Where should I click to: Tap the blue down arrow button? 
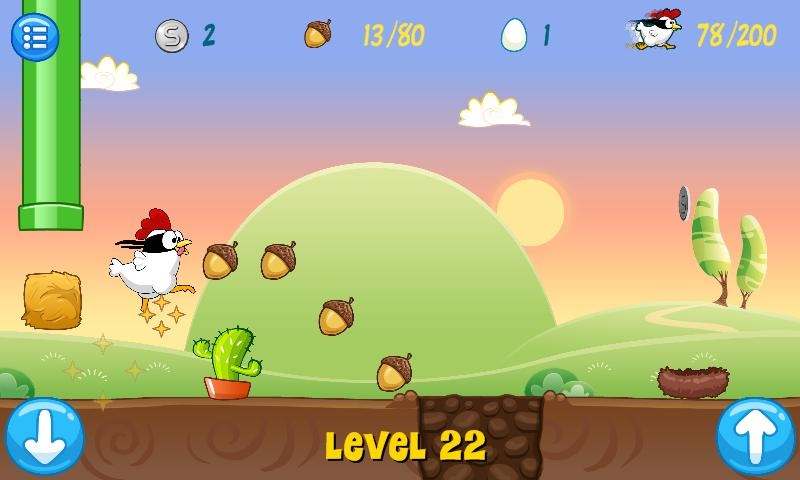(44, 437)
